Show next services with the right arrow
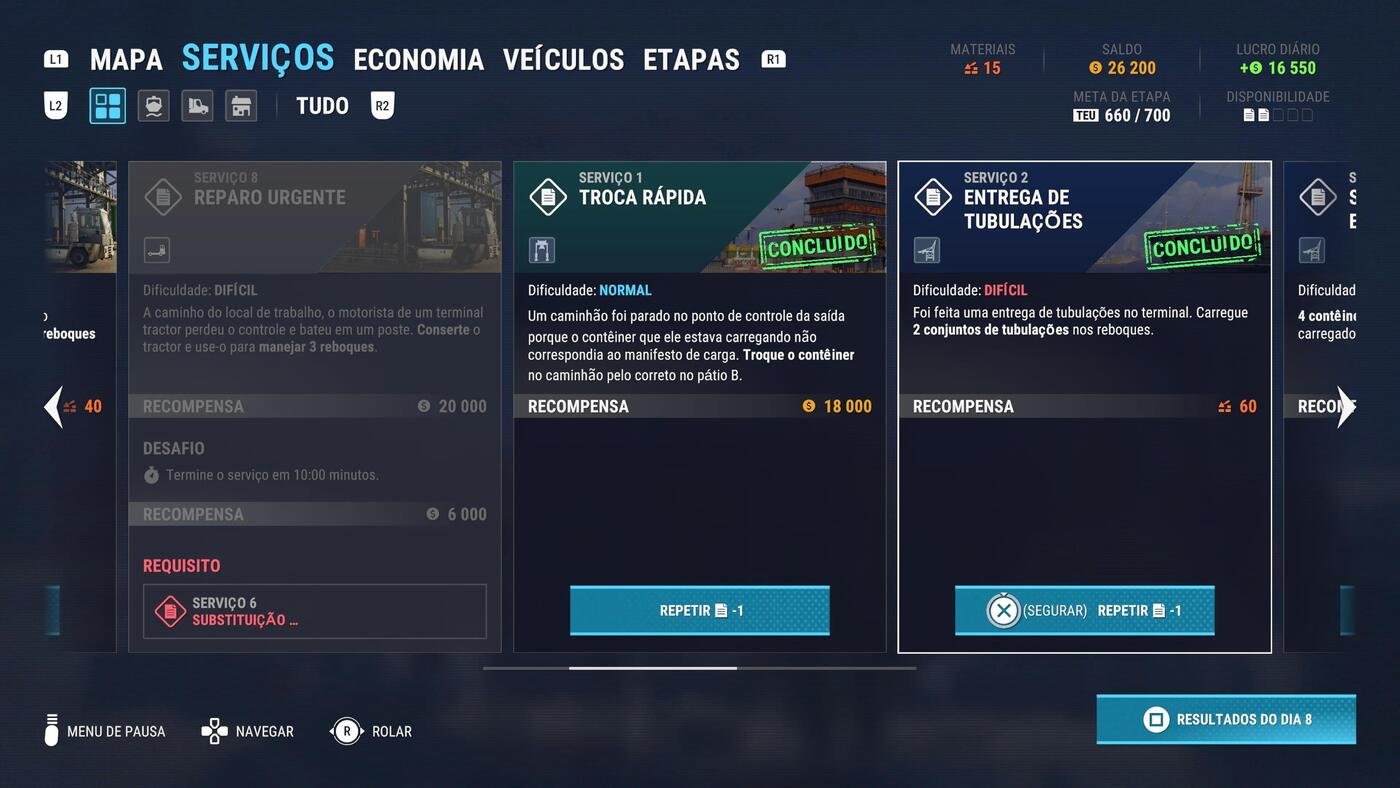 coord(1346,406)
